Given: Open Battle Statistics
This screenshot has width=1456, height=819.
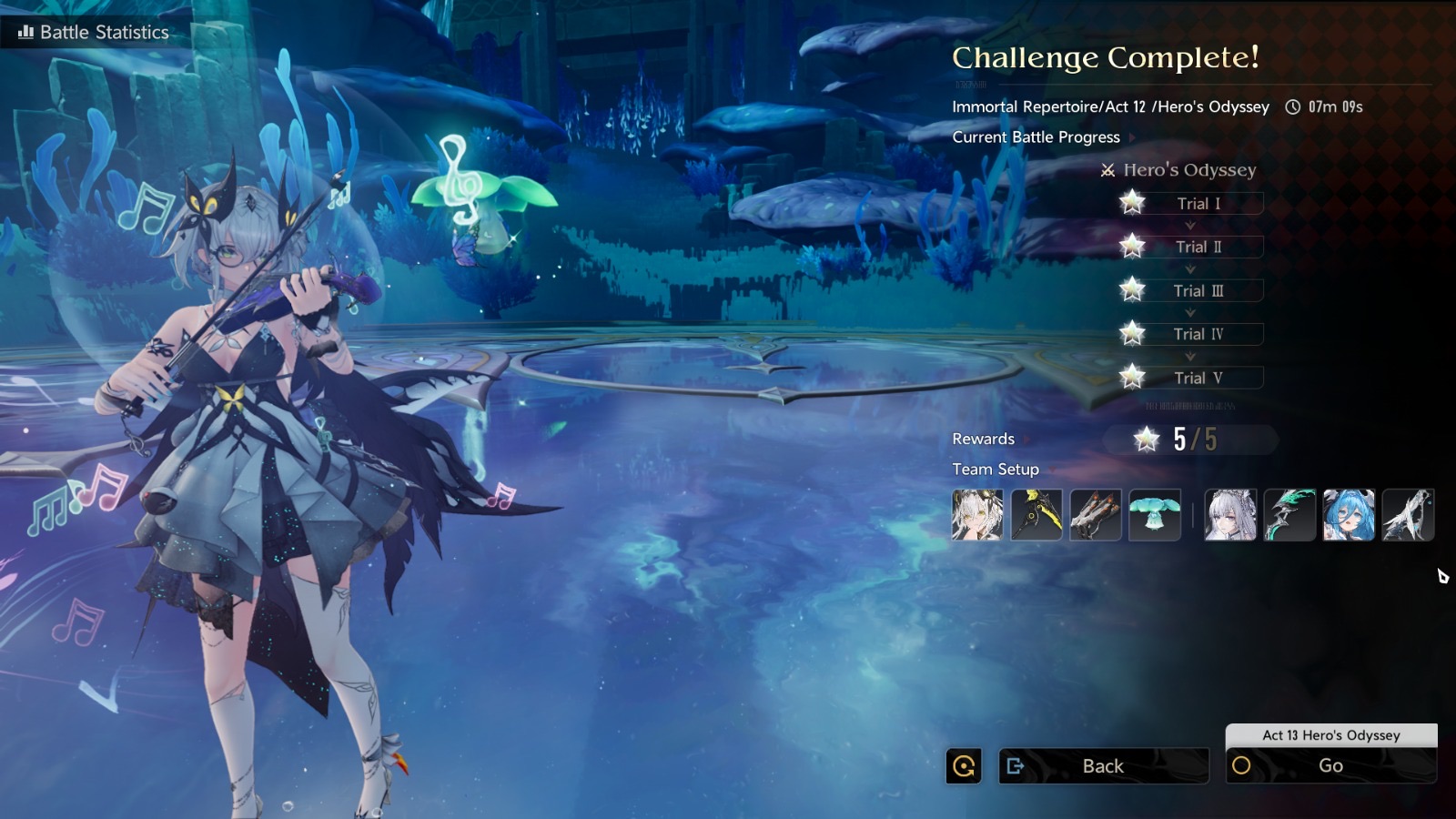Looking at the screenshot, I should coord(95,32).
